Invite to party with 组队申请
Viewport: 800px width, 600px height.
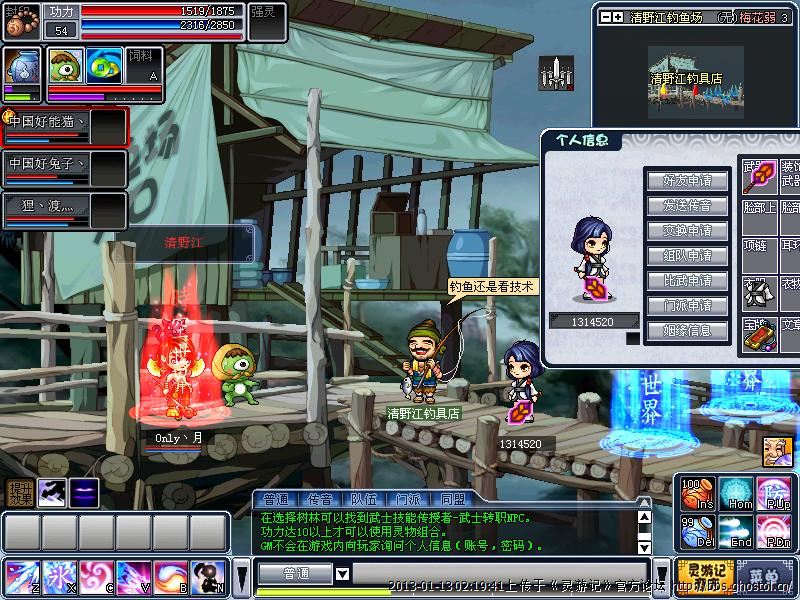(688, 256)
